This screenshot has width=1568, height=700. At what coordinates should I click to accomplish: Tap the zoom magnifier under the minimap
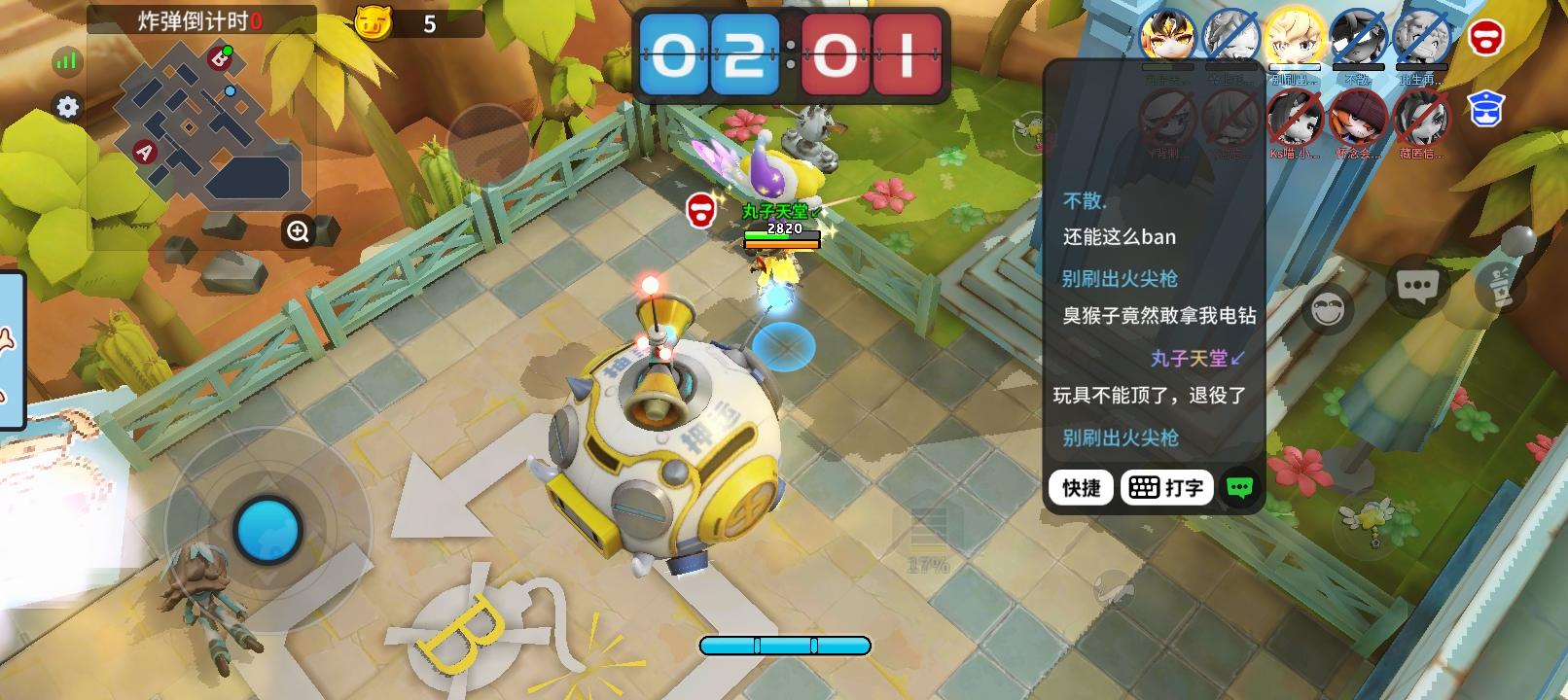tap(298, 230)
